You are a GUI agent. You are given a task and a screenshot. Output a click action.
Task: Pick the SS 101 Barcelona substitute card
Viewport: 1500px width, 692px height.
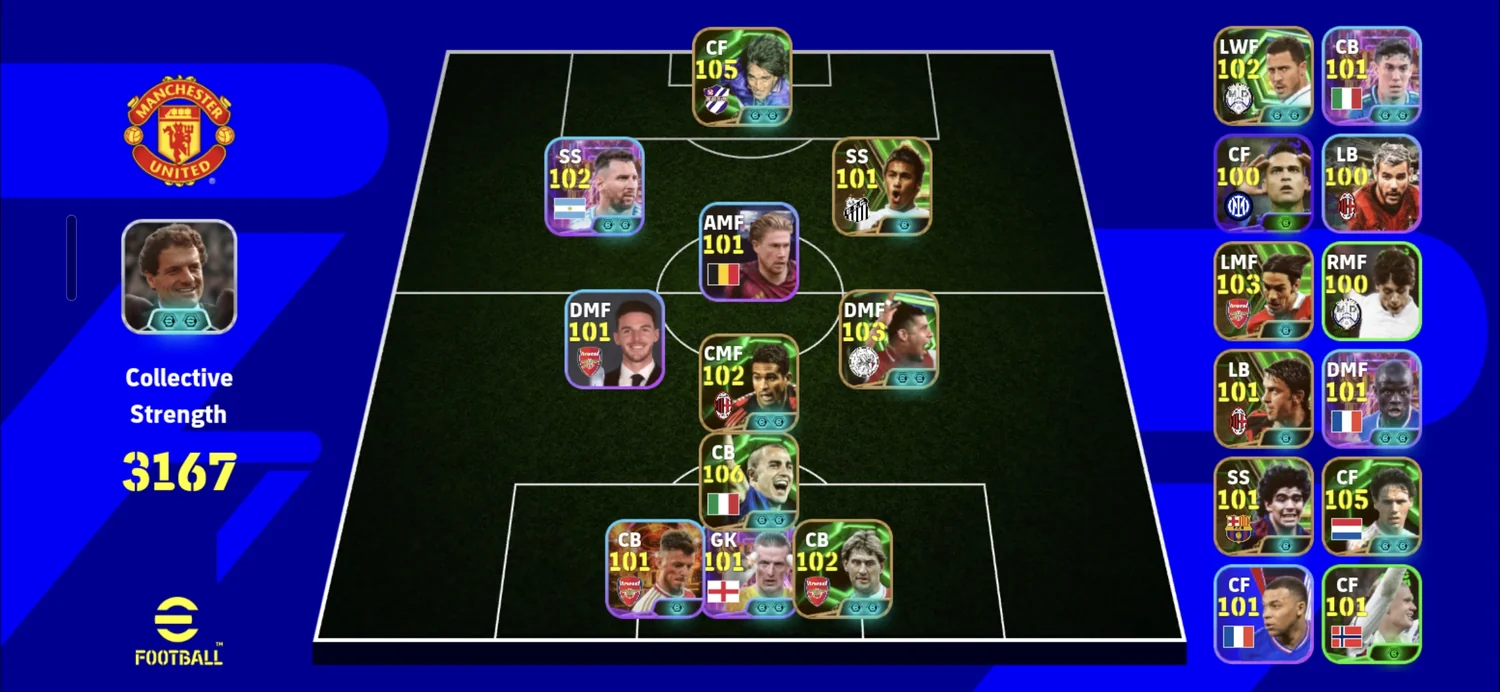[1263, 506]
